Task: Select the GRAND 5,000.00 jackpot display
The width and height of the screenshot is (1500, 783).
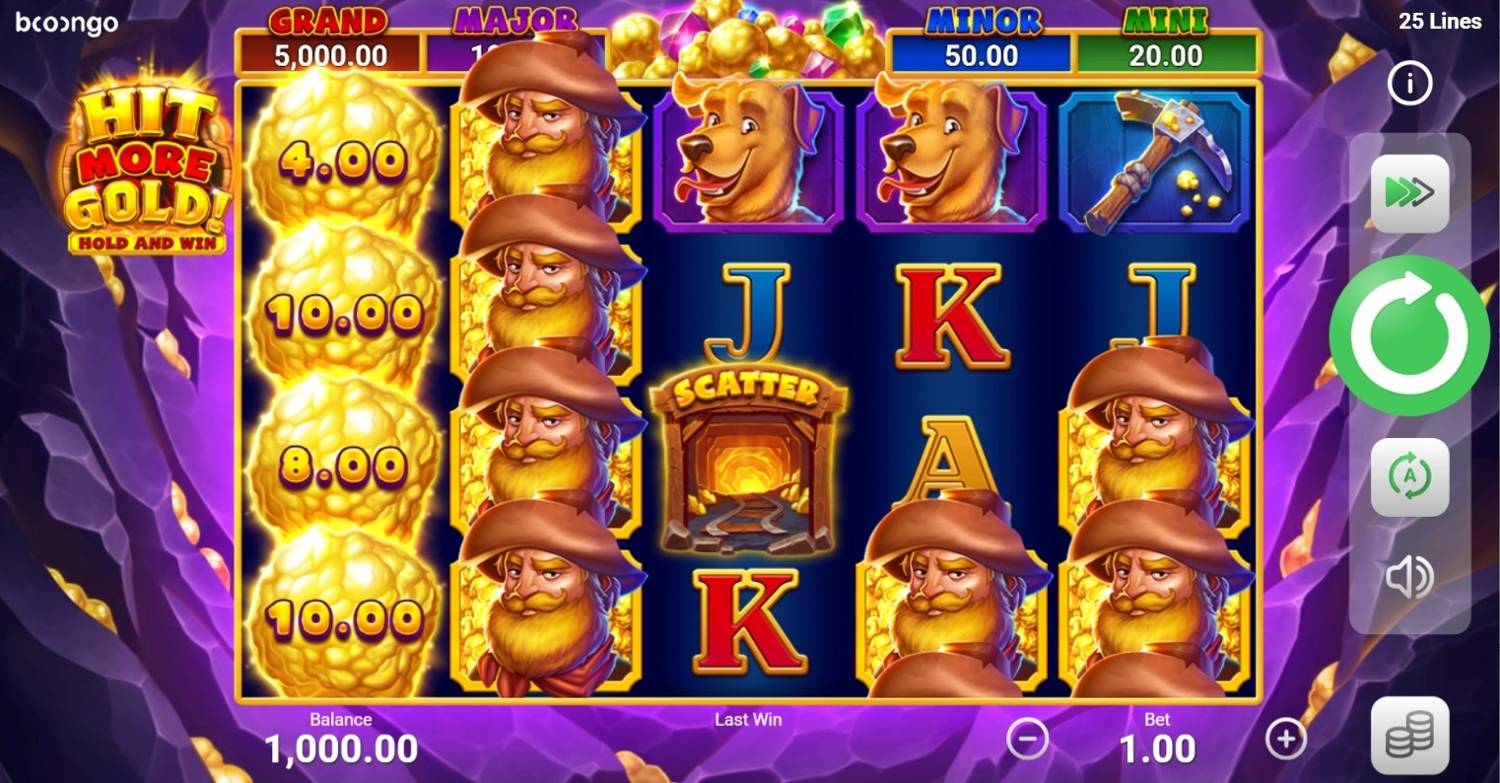Action: [x=330, y=40]
